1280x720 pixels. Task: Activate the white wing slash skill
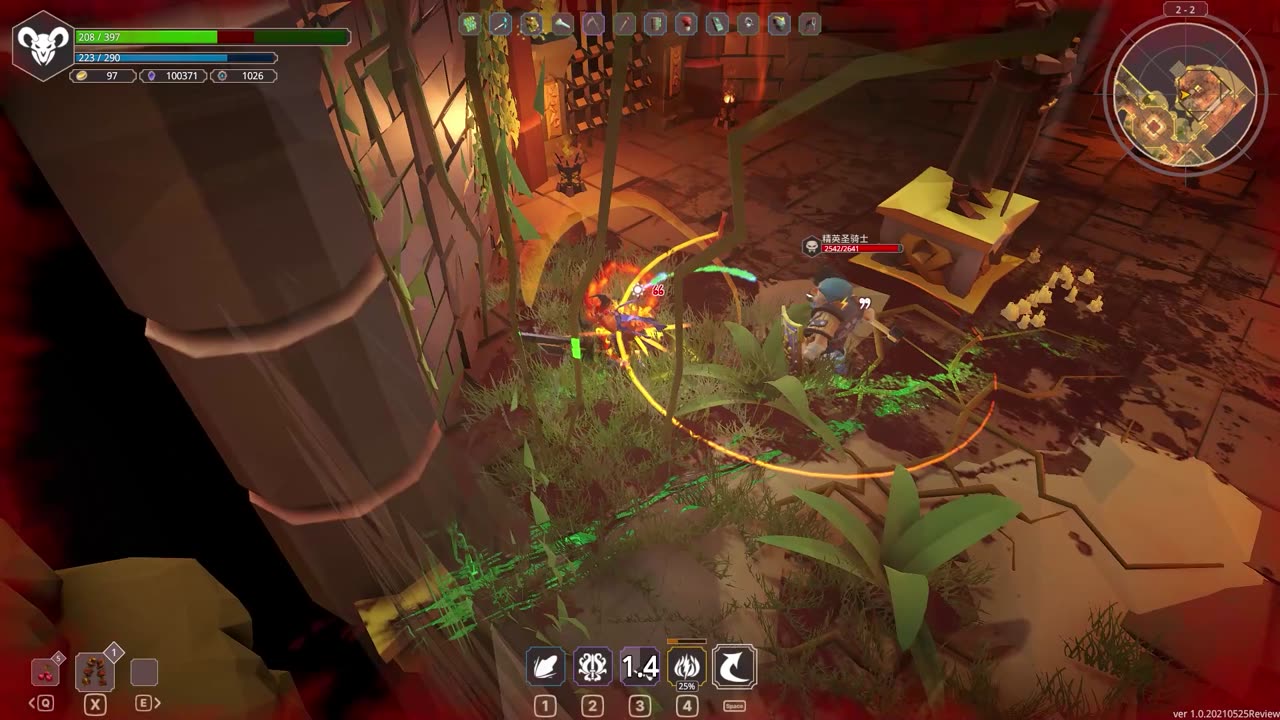(x=546, y=667)
